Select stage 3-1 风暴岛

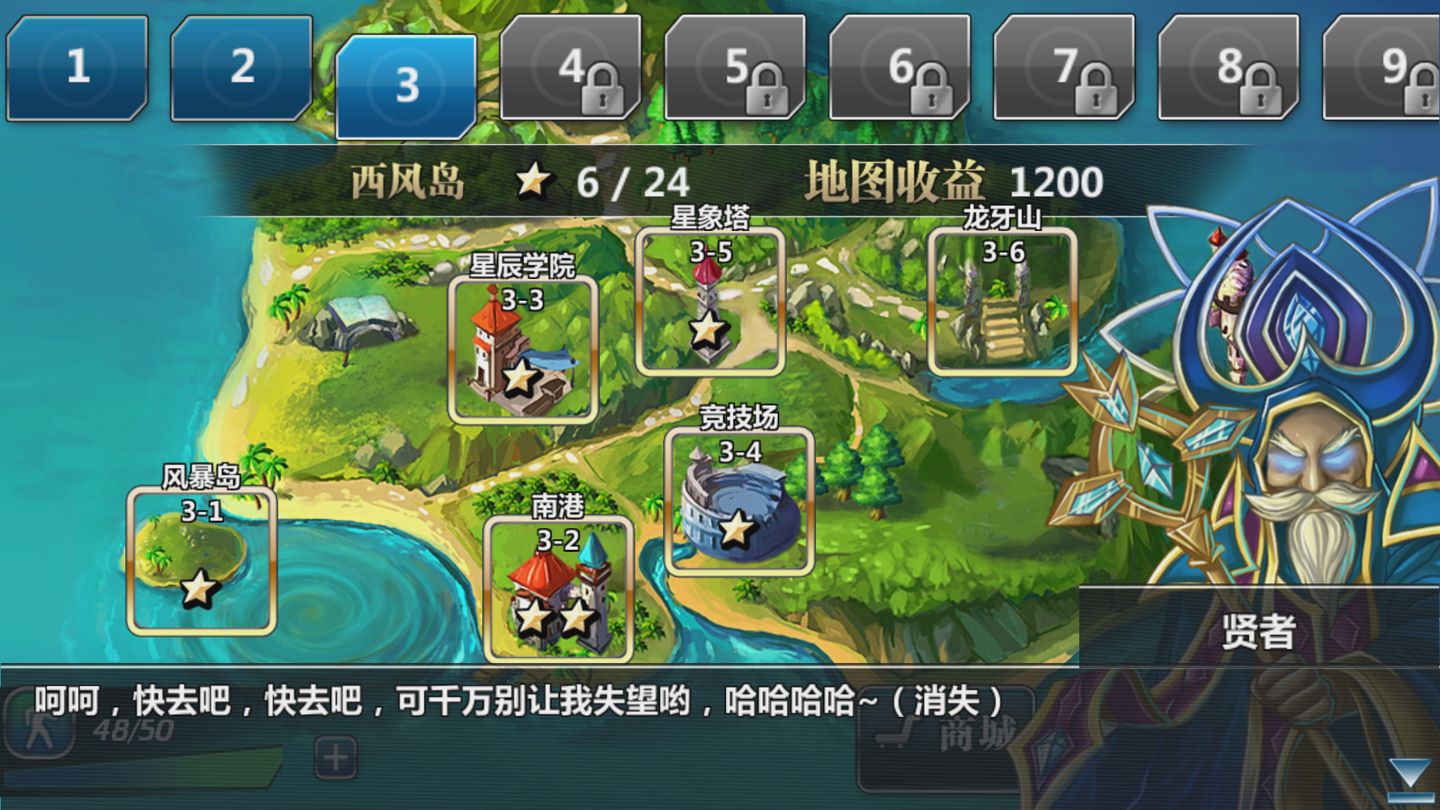[202, 560]
